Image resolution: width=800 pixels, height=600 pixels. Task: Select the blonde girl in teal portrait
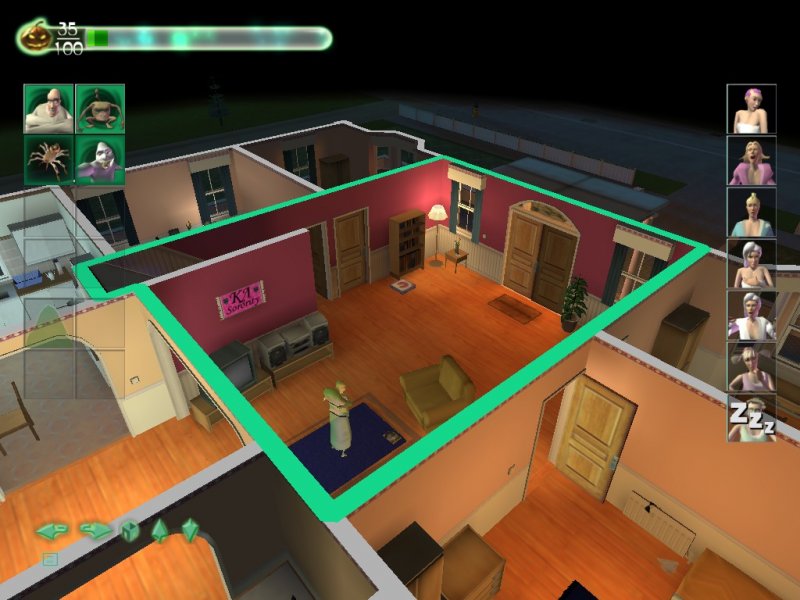point(751,213)
